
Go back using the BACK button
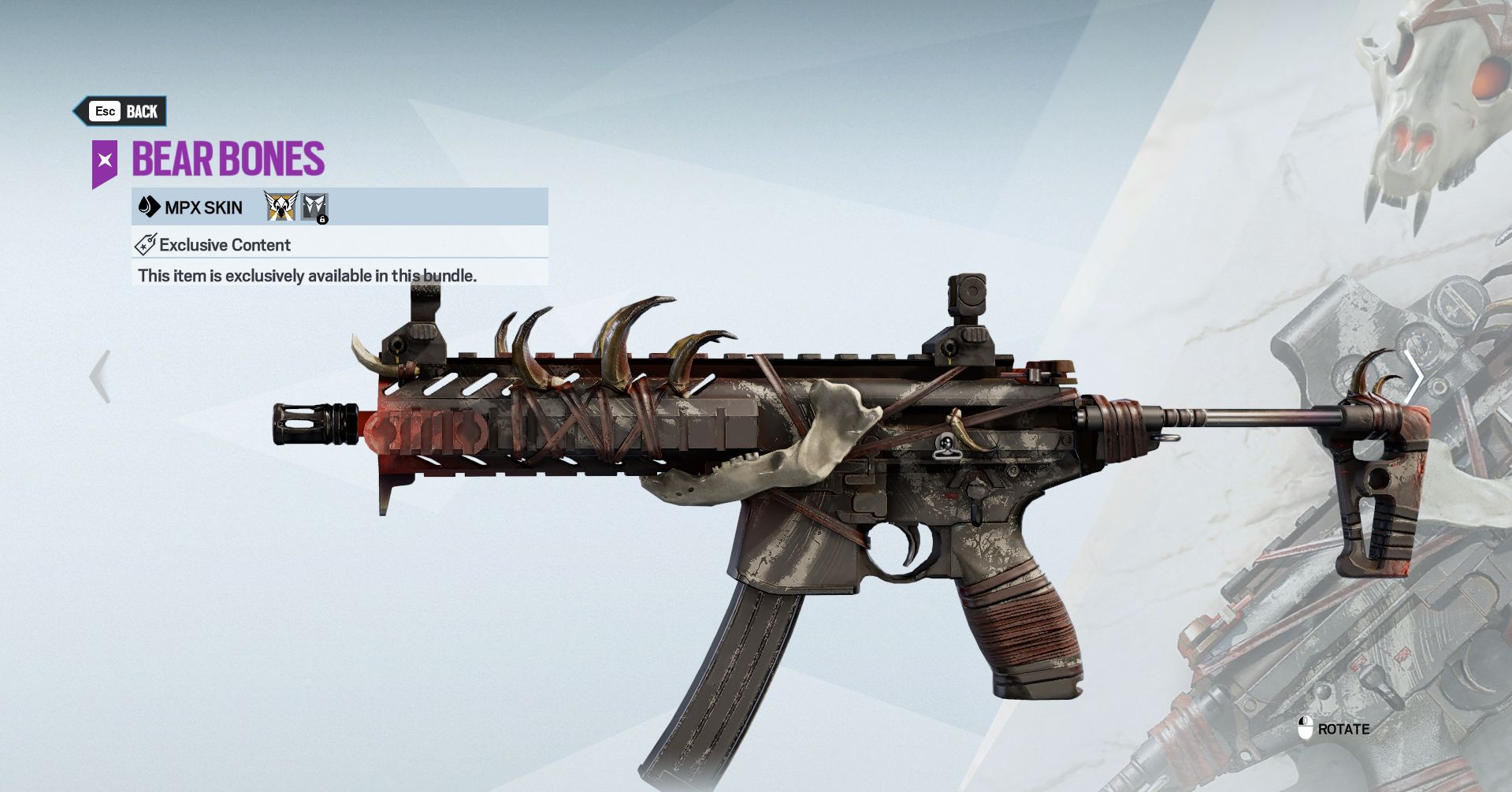click(122, 111)
